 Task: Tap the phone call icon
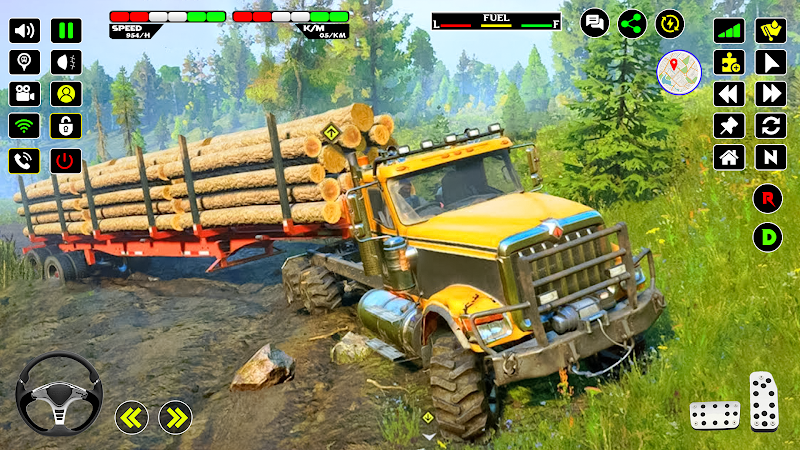(24, 159)
